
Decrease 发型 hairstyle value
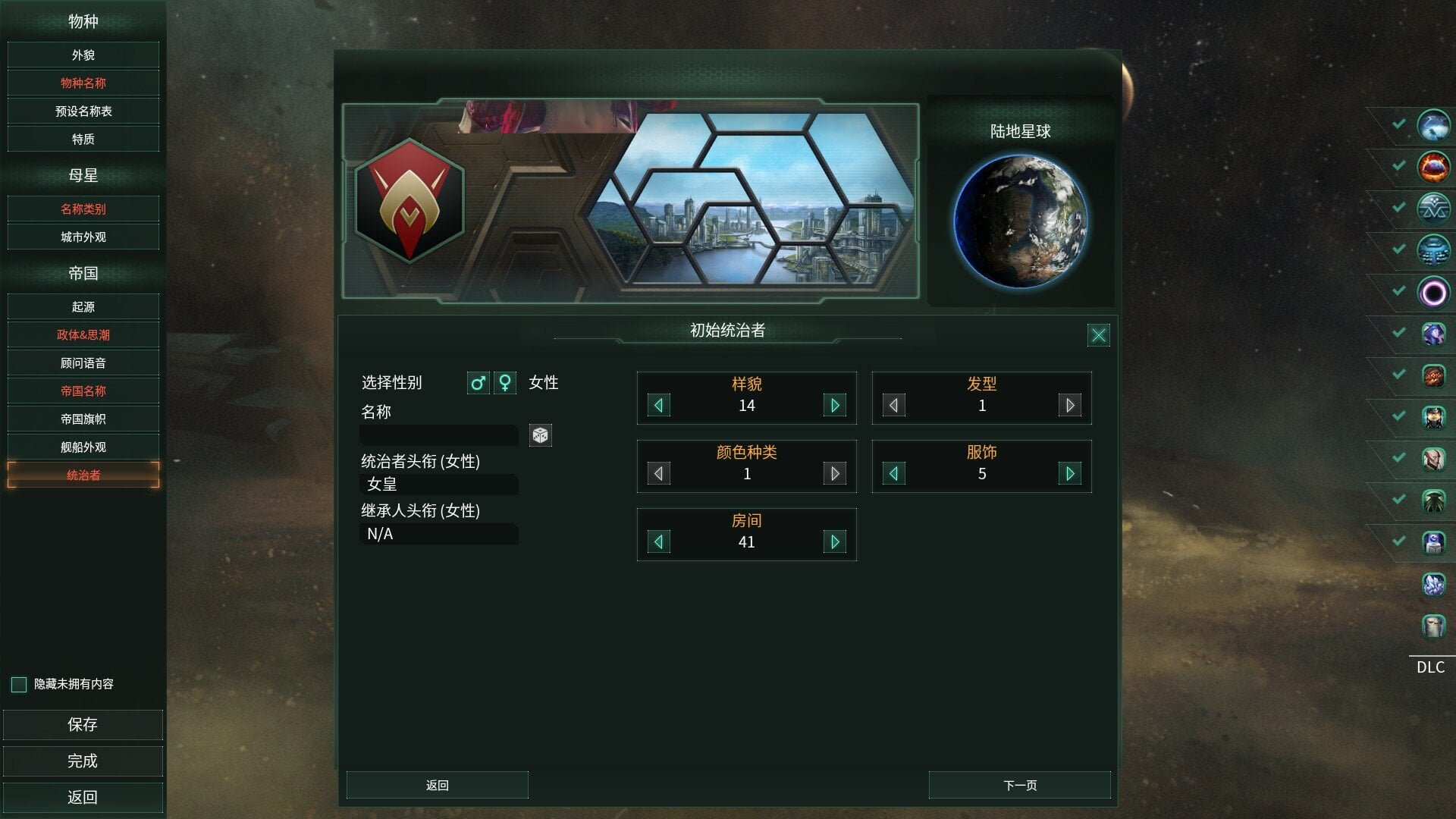click(893, 405)
